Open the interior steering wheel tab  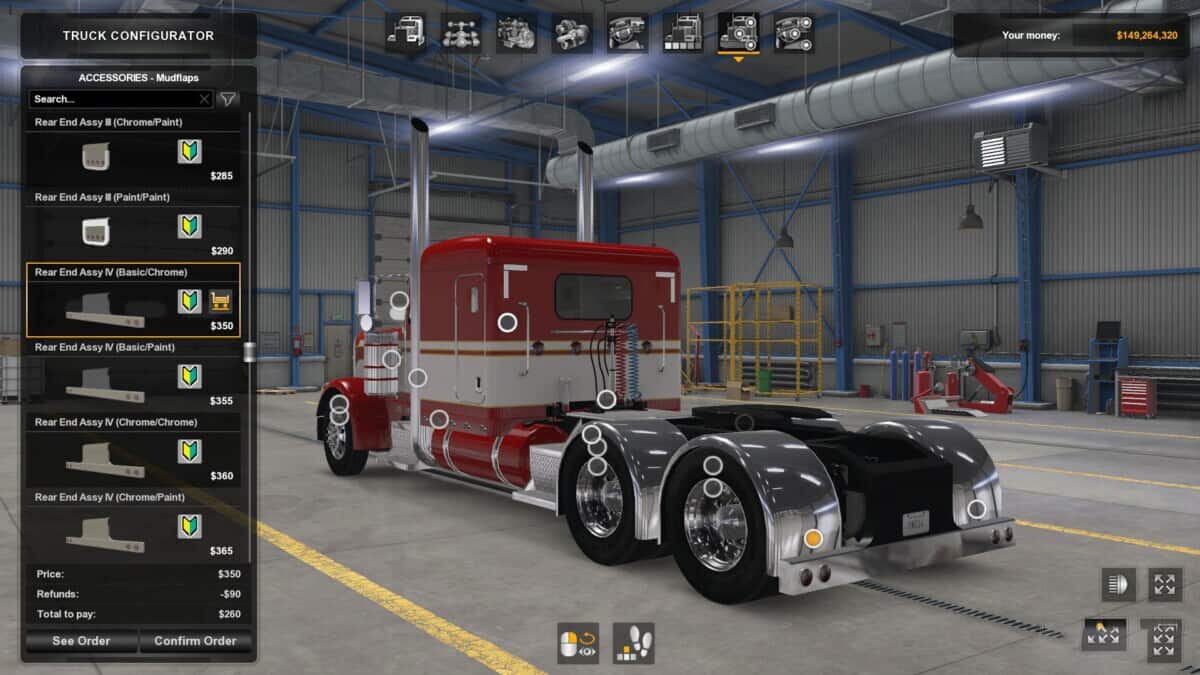(x=627, y=33)
